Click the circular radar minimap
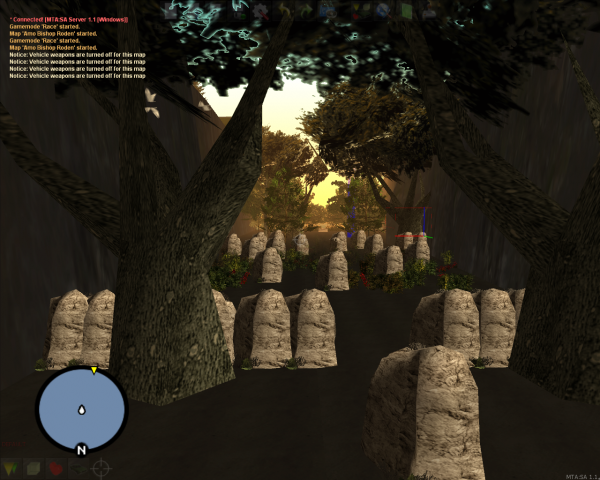The height and width of the screenshot is (480, 600). [81, 408]
